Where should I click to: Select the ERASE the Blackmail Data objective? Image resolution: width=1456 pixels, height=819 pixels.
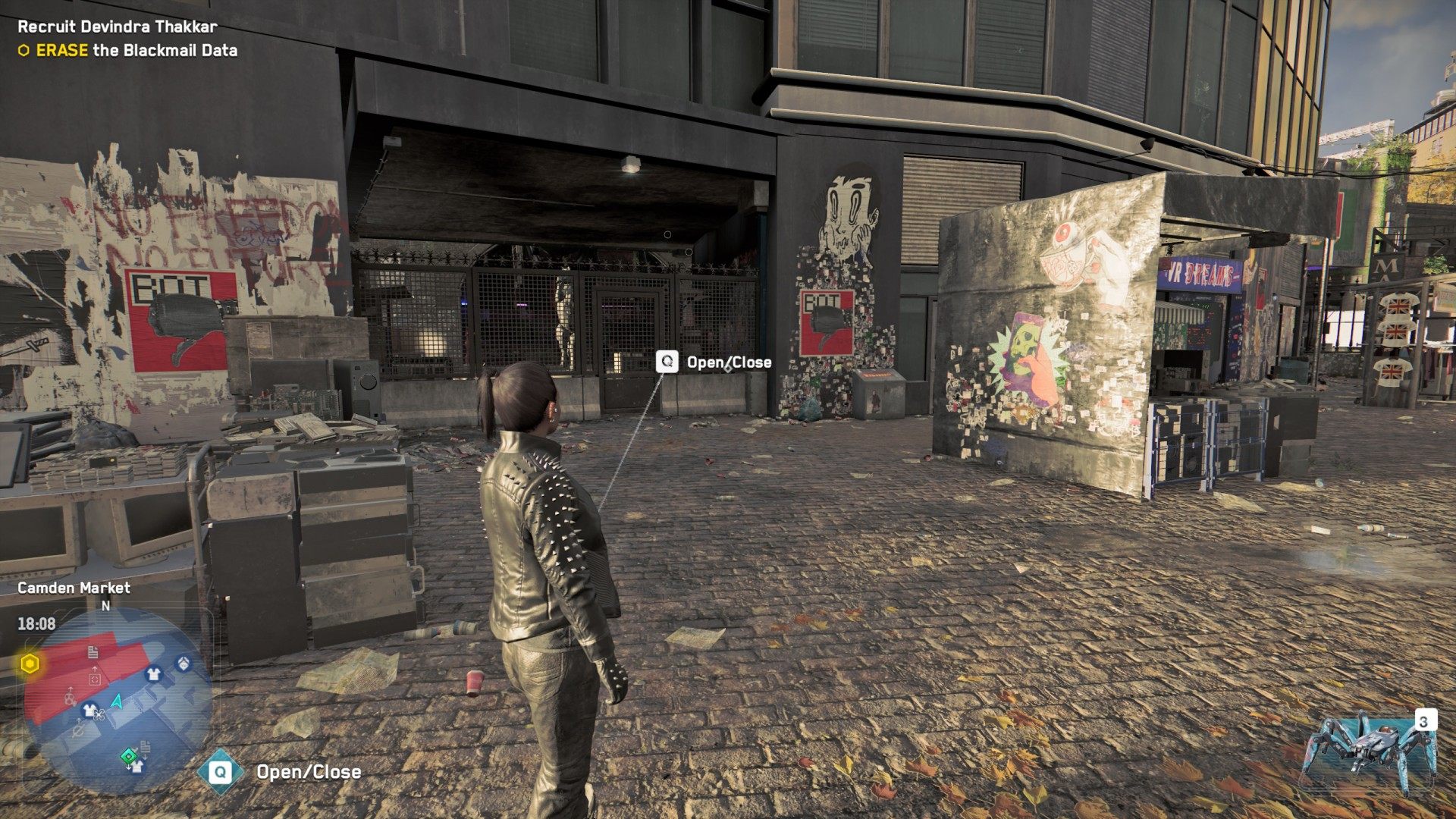(x=127, y=51)
